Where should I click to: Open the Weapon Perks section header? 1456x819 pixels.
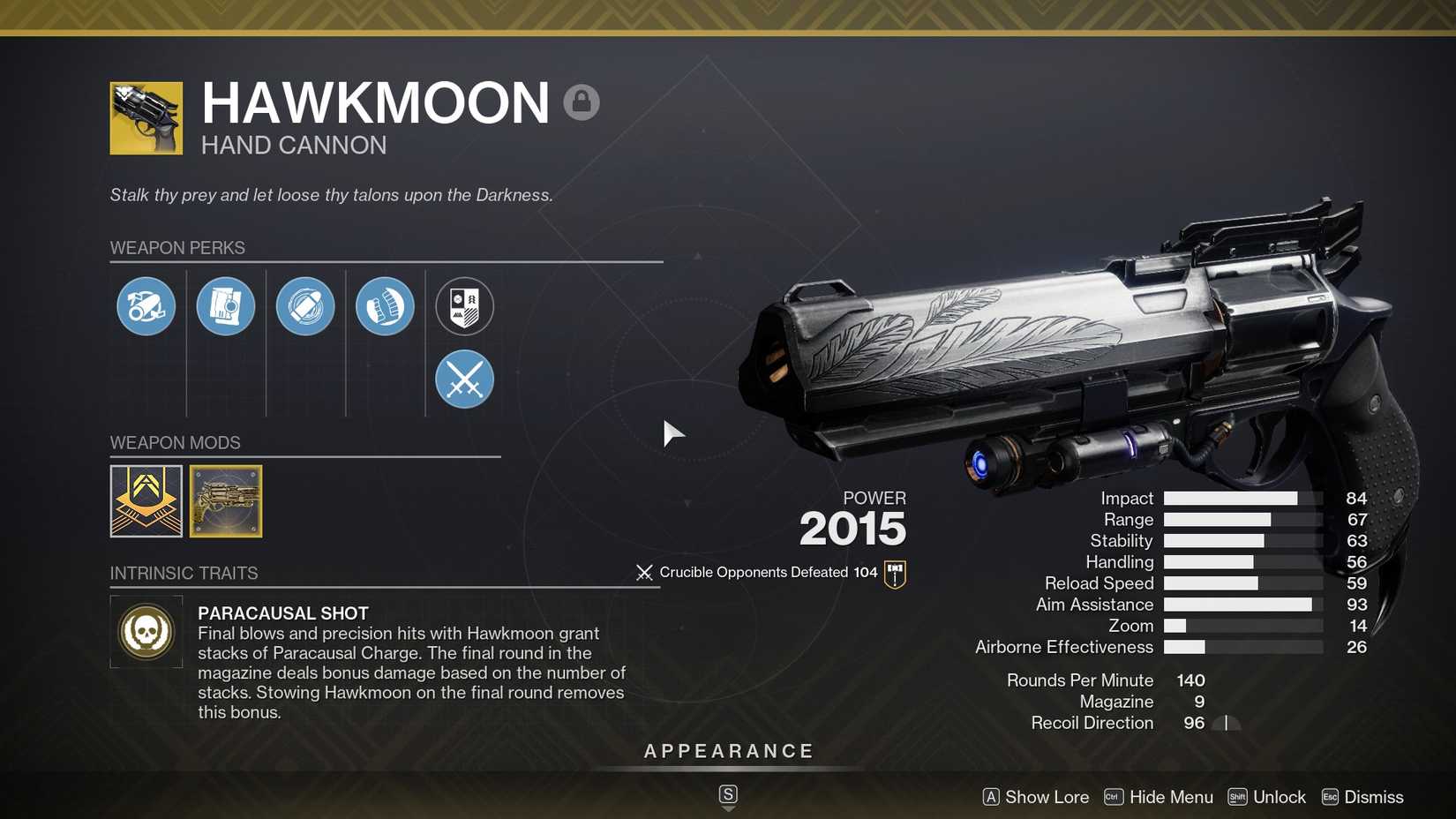coord(177,248)
